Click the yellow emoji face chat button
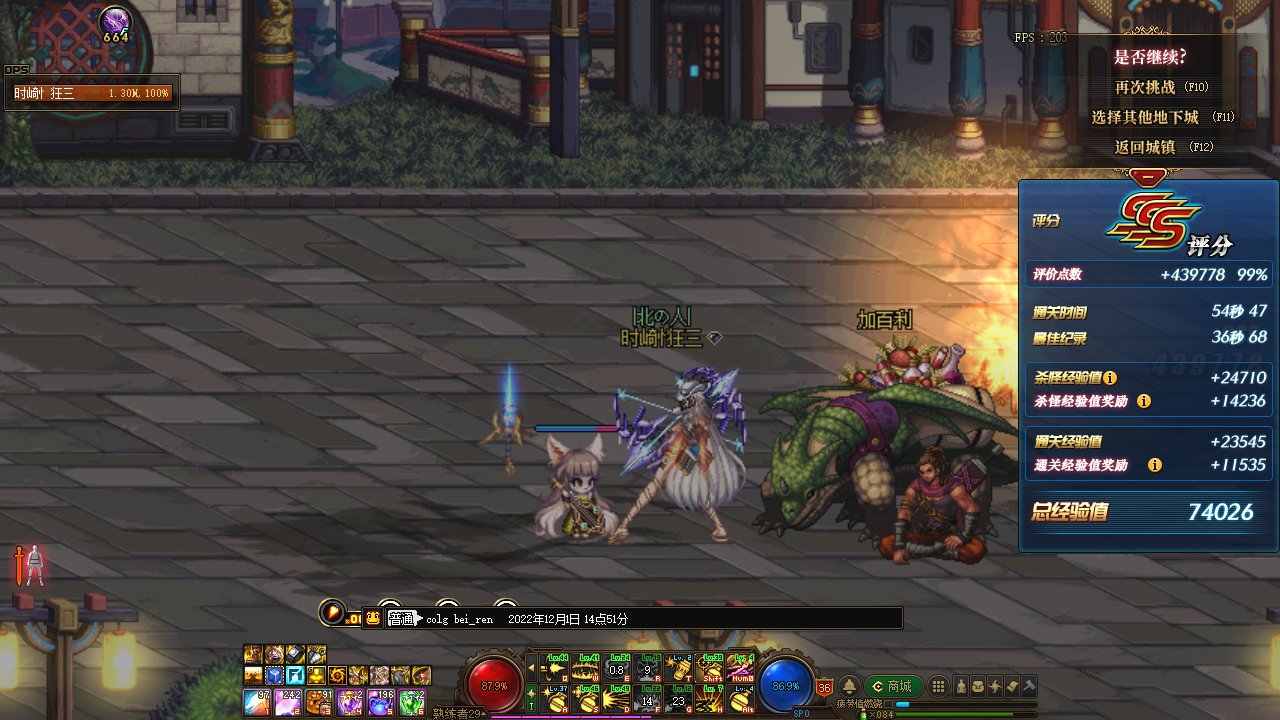The image size is (1280, 720). click(373, 618)
